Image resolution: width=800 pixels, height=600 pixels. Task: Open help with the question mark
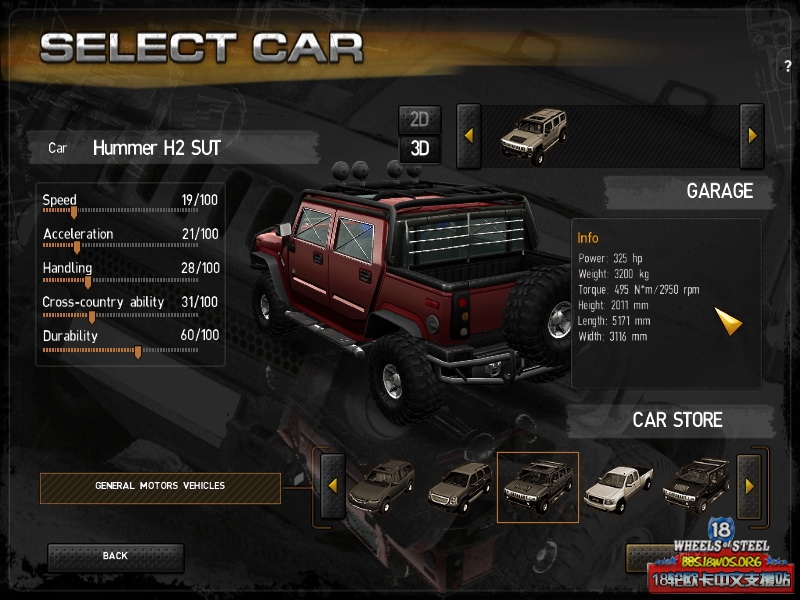coord(788,66)
